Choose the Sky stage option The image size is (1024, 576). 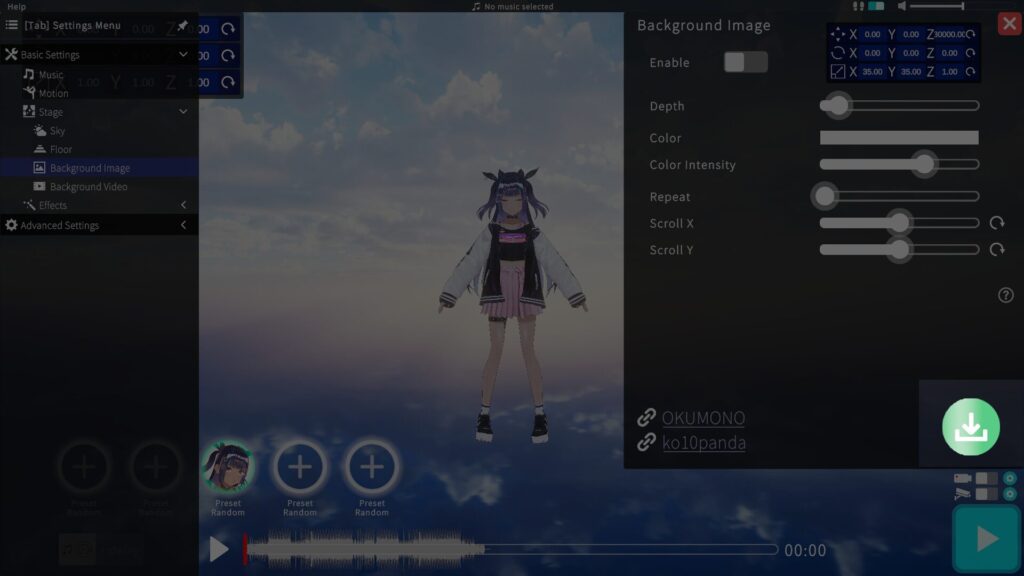57,131
